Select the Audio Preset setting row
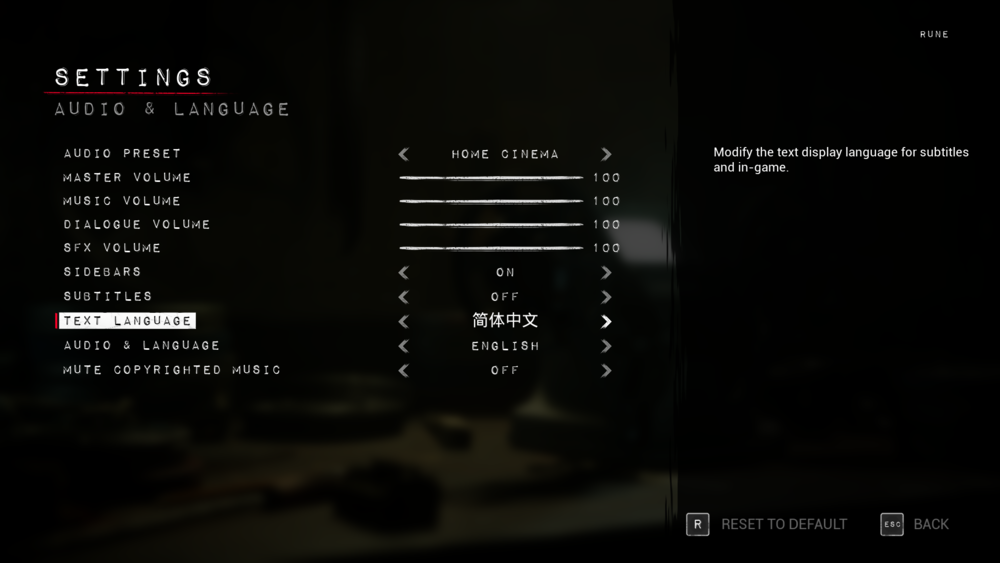Screen dimensions: 1000x563 [x=122, y=154]
